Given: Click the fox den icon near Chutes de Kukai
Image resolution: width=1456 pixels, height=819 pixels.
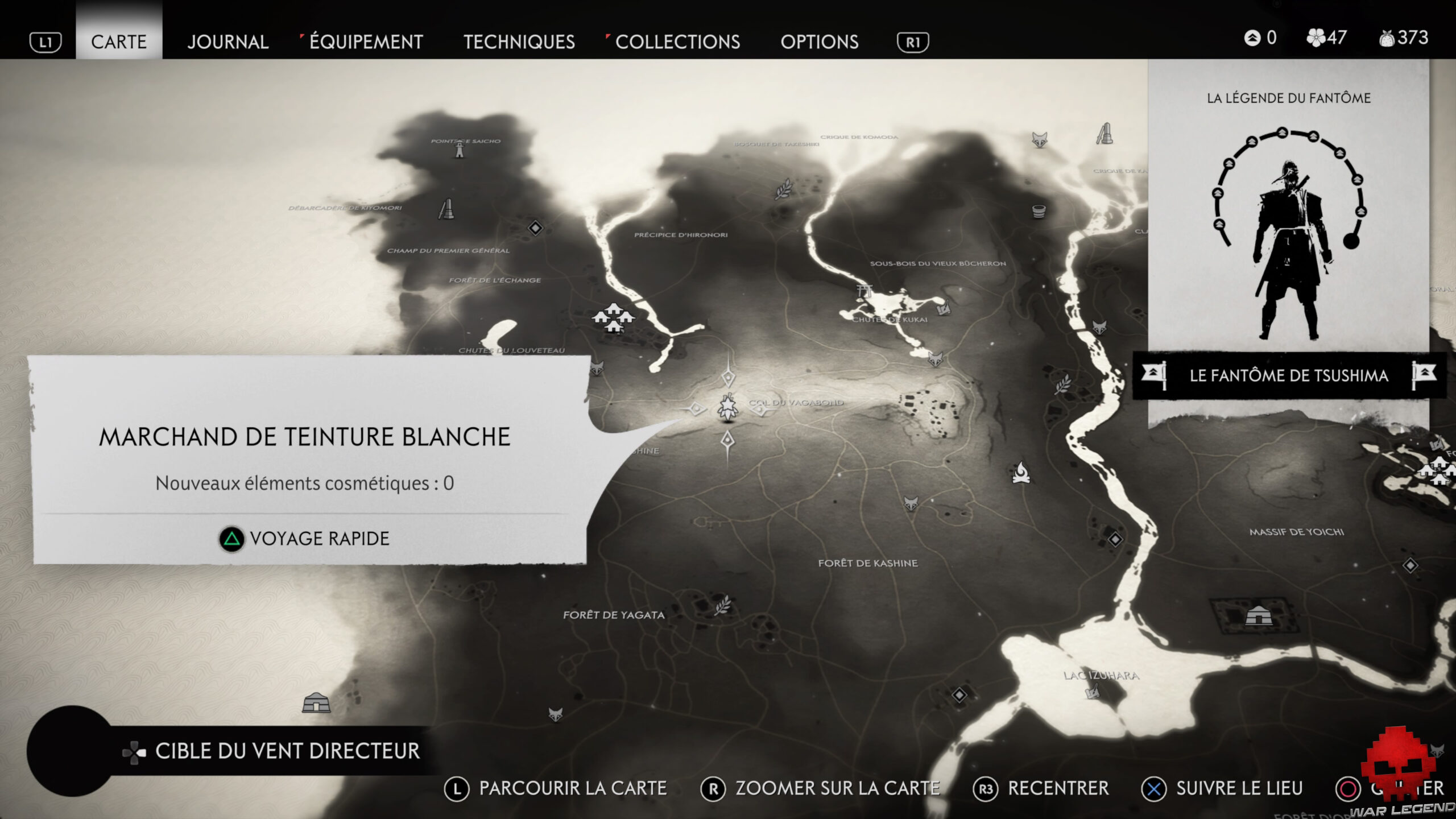Looking at the screenshot, I should pyautogui.click(x=936, y=359).
